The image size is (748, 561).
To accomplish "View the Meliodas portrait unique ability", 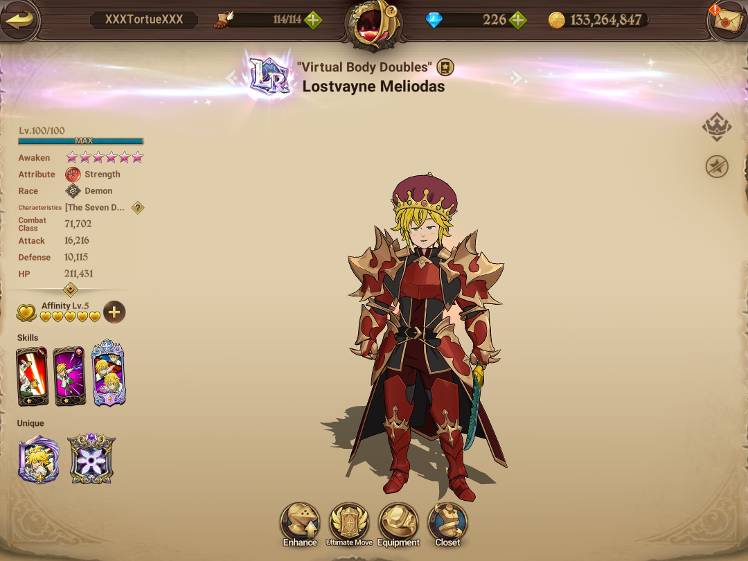I will point(39,459).
